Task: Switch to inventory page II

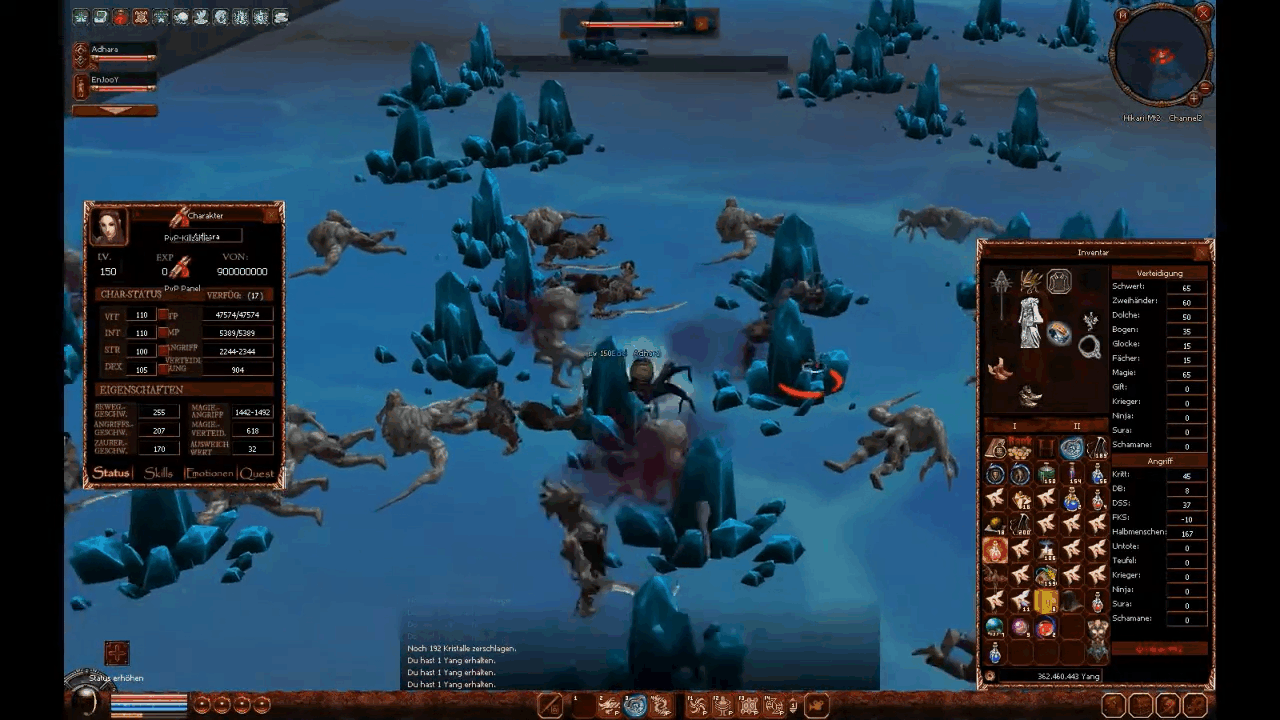Action: (x=1076, y=426)
